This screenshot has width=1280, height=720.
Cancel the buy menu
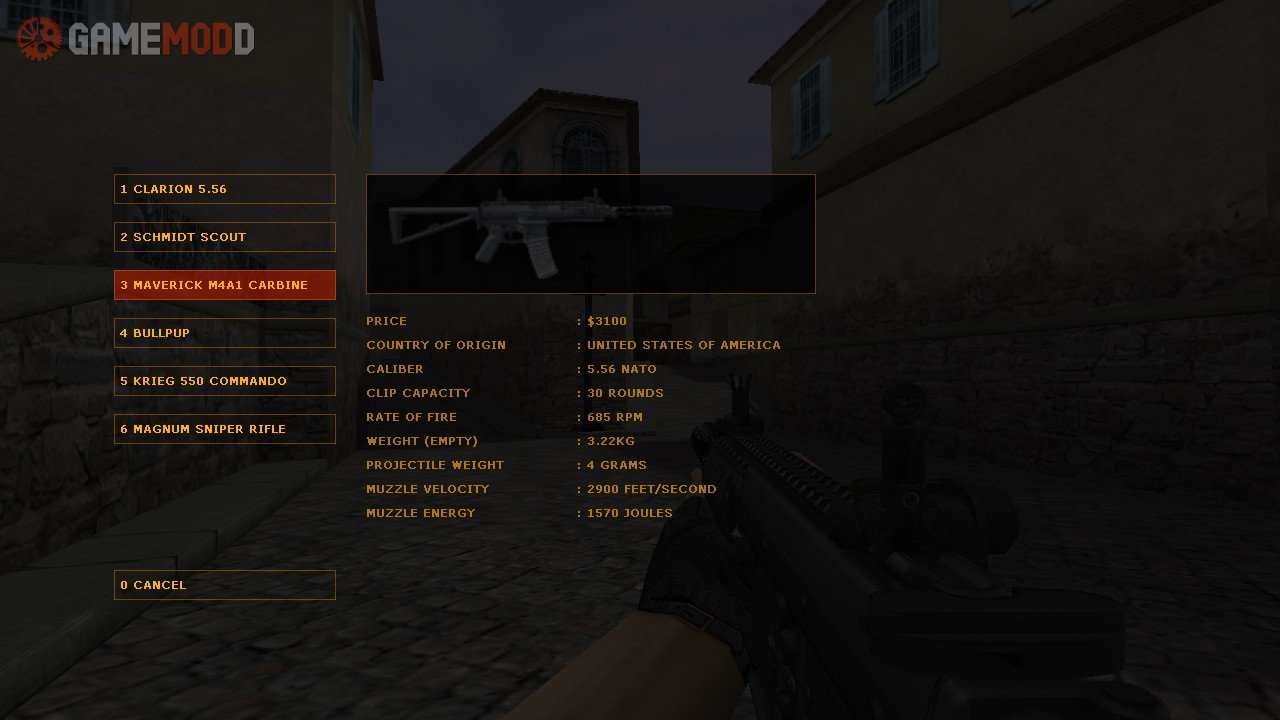click(224, 585)
